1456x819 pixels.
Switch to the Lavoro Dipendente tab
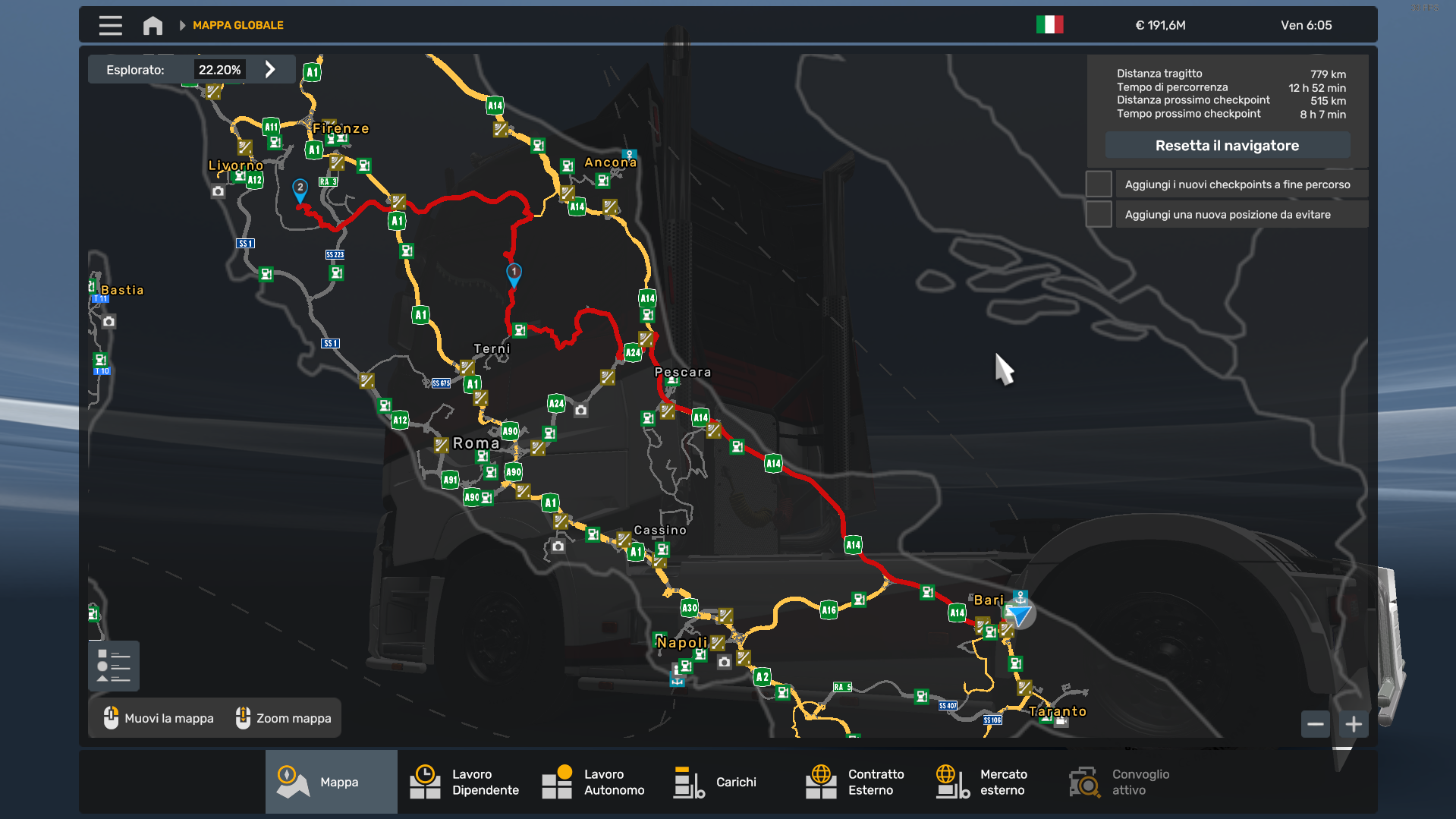tap(425, 781)
